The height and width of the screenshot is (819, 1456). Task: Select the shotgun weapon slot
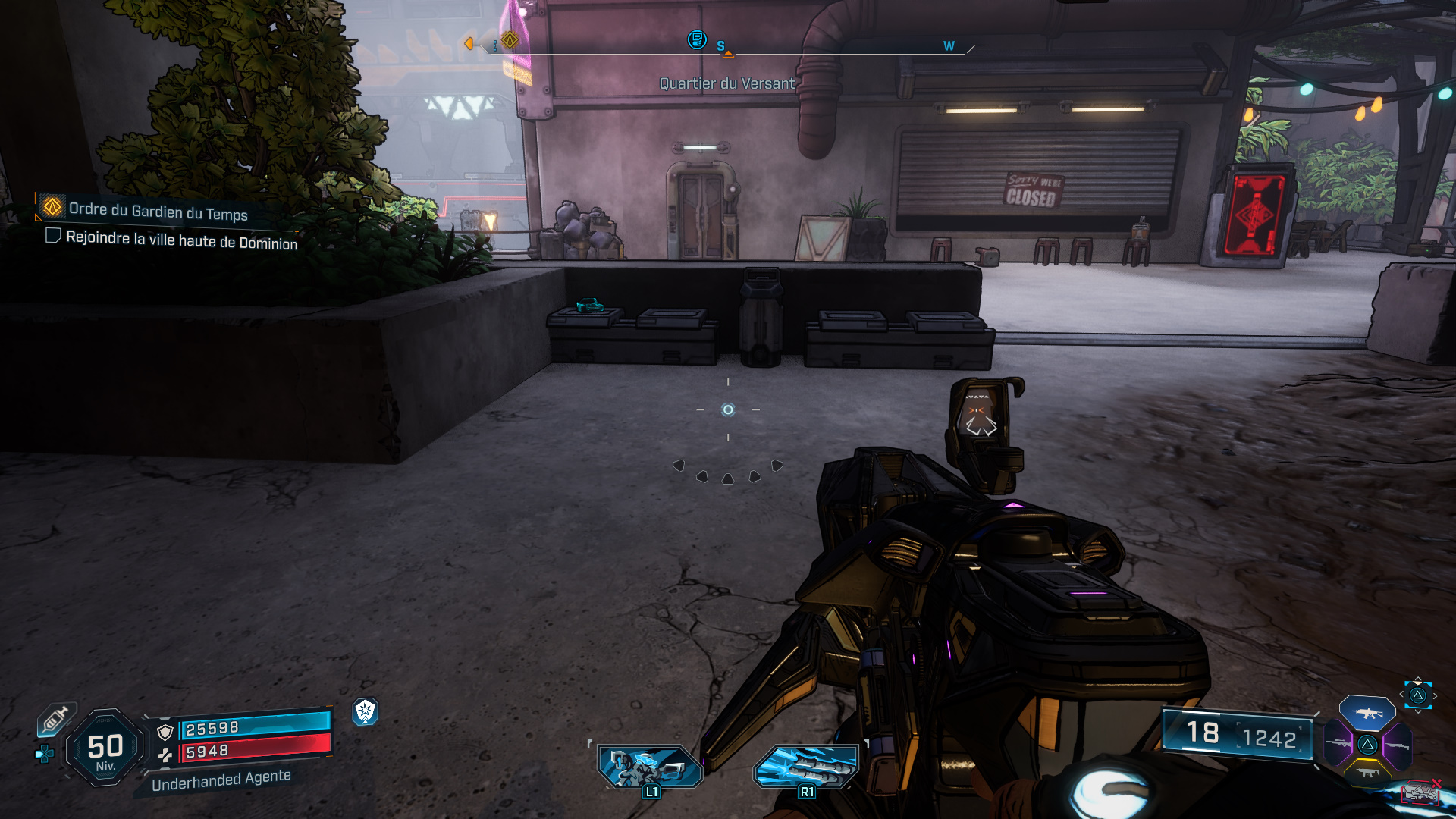(x=1398, y=745)
